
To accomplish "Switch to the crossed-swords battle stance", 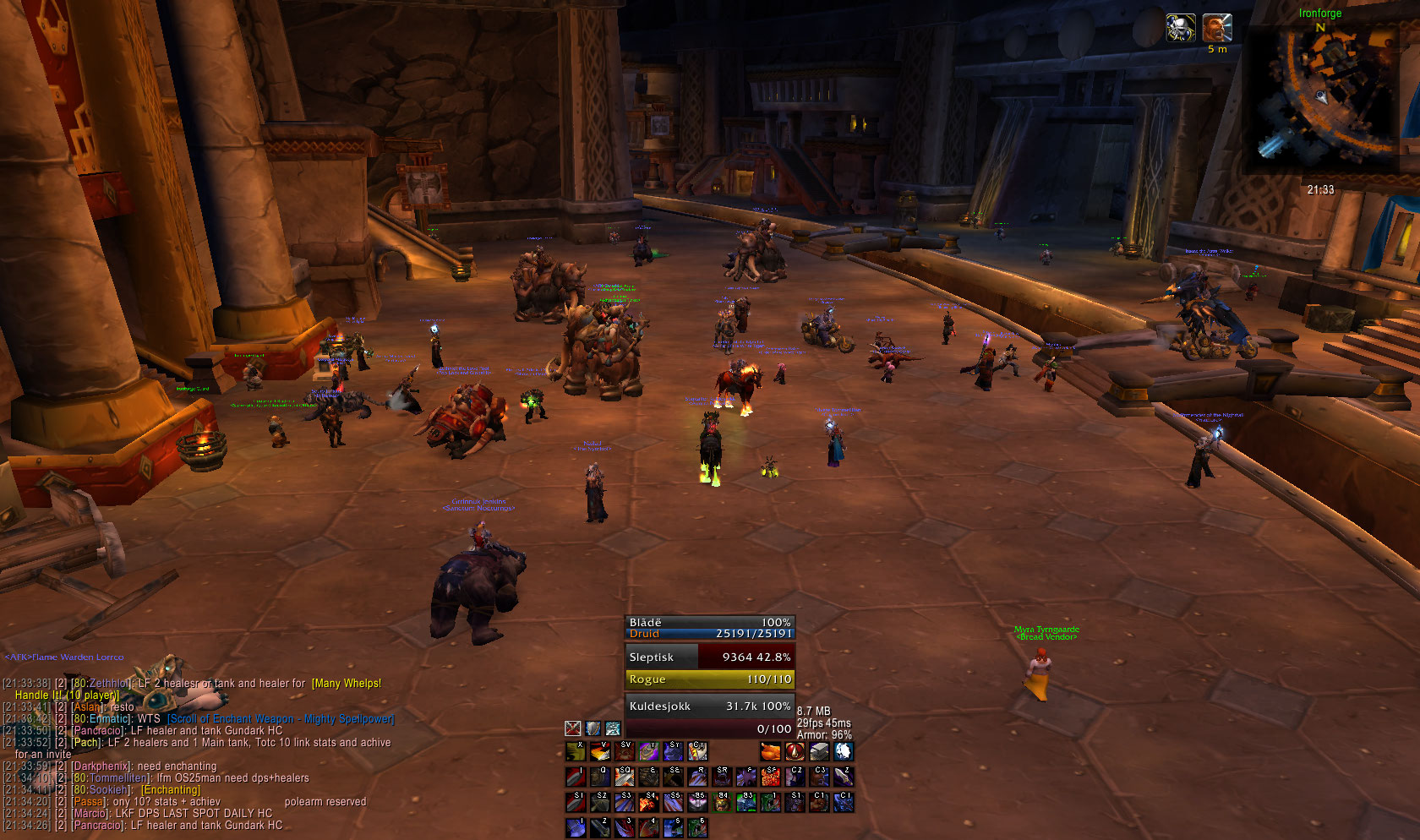I will pos(573,728).
